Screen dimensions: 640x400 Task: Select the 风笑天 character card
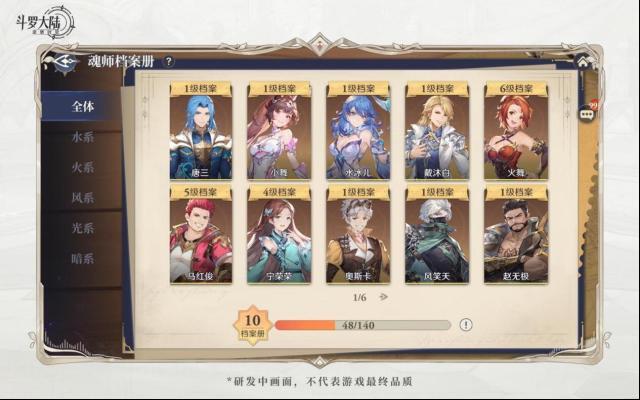[437, 235]
